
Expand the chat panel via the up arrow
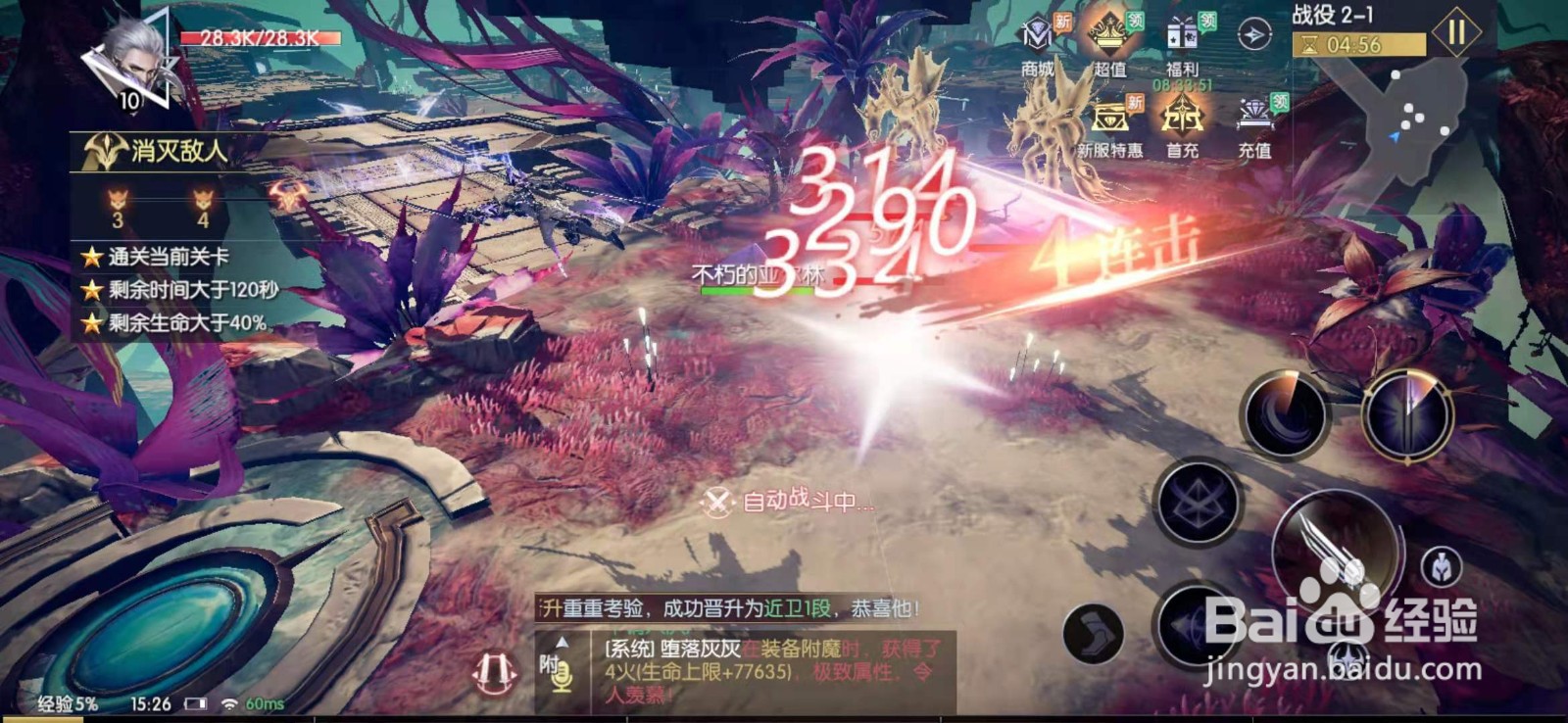tap(562, 644)
